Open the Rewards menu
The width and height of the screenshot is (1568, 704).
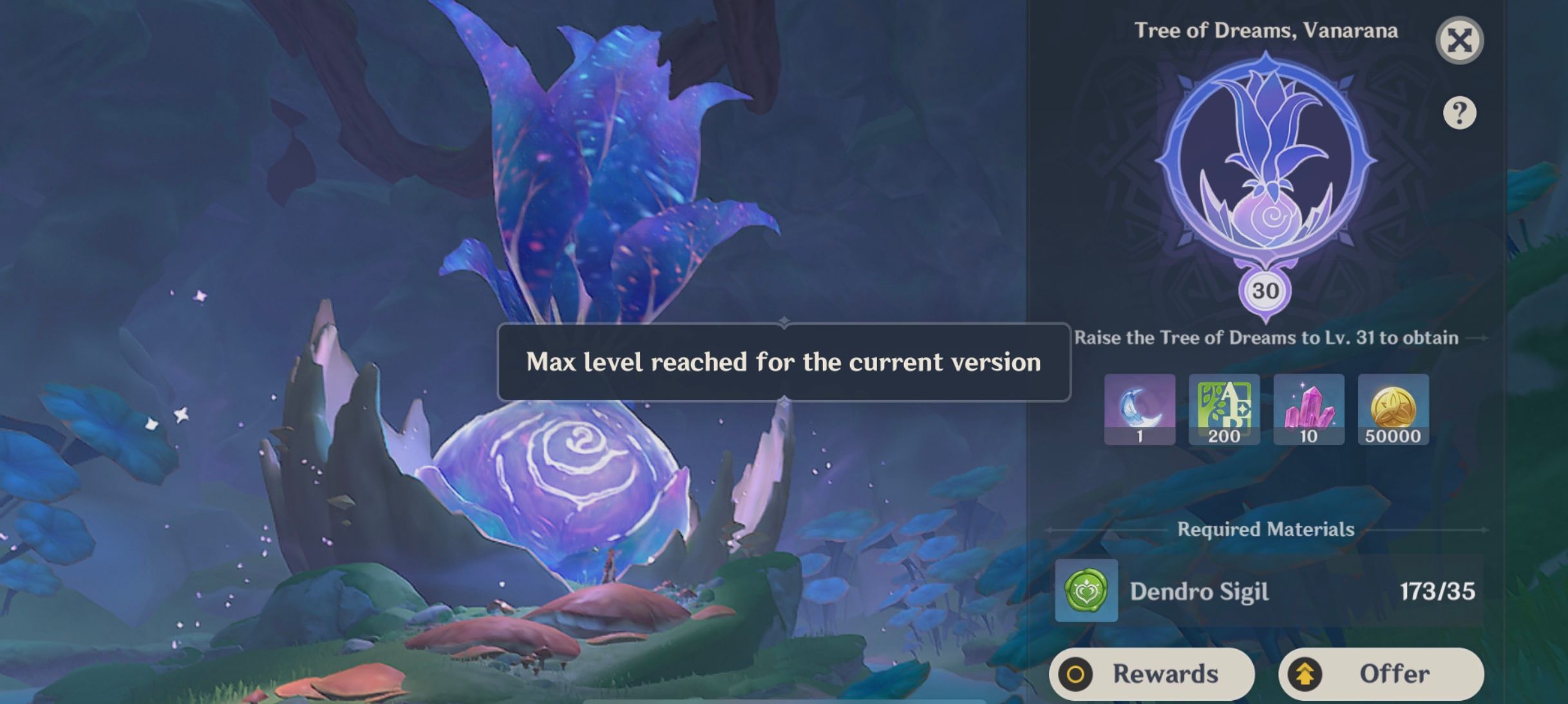coord(1152,674)
